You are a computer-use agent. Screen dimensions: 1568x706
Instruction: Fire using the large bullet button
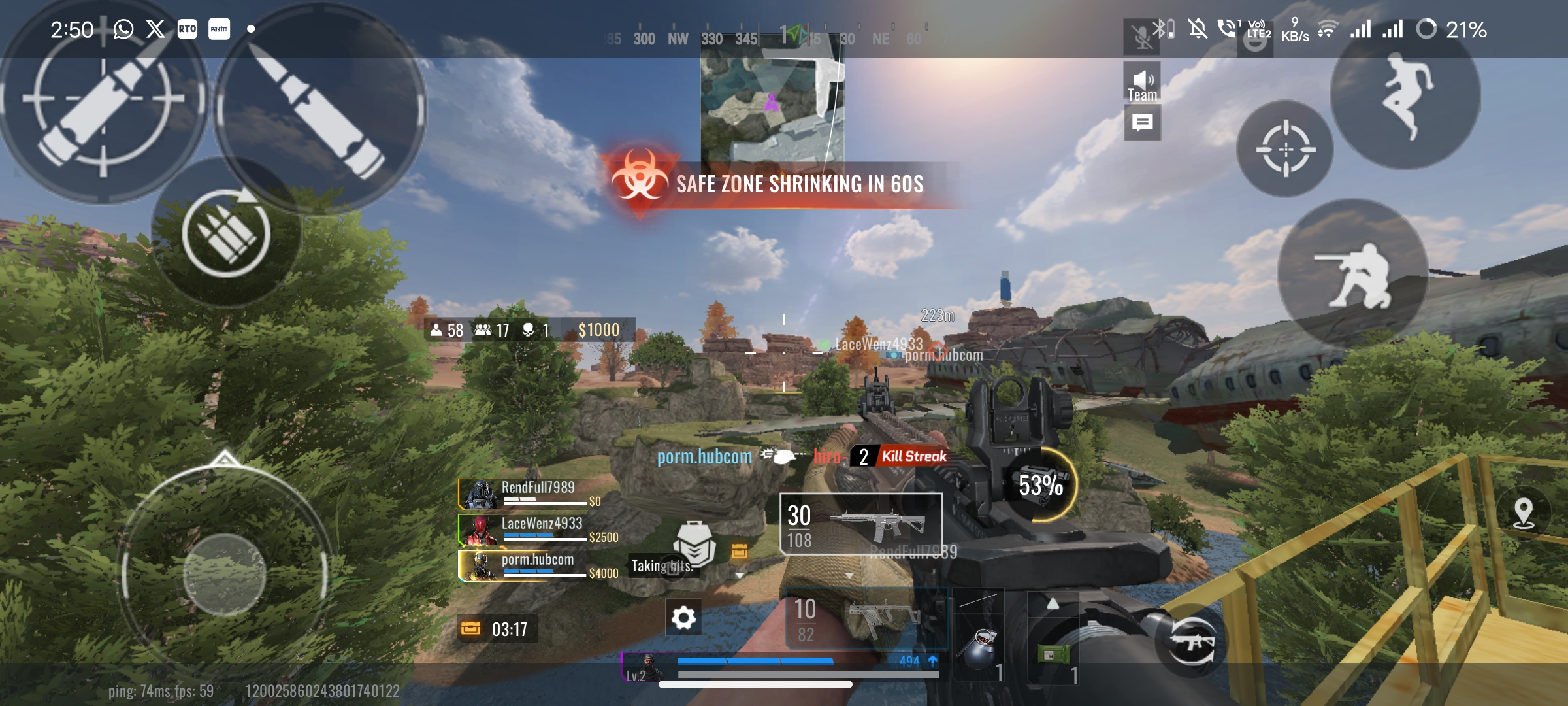click(x=319, y=108)
